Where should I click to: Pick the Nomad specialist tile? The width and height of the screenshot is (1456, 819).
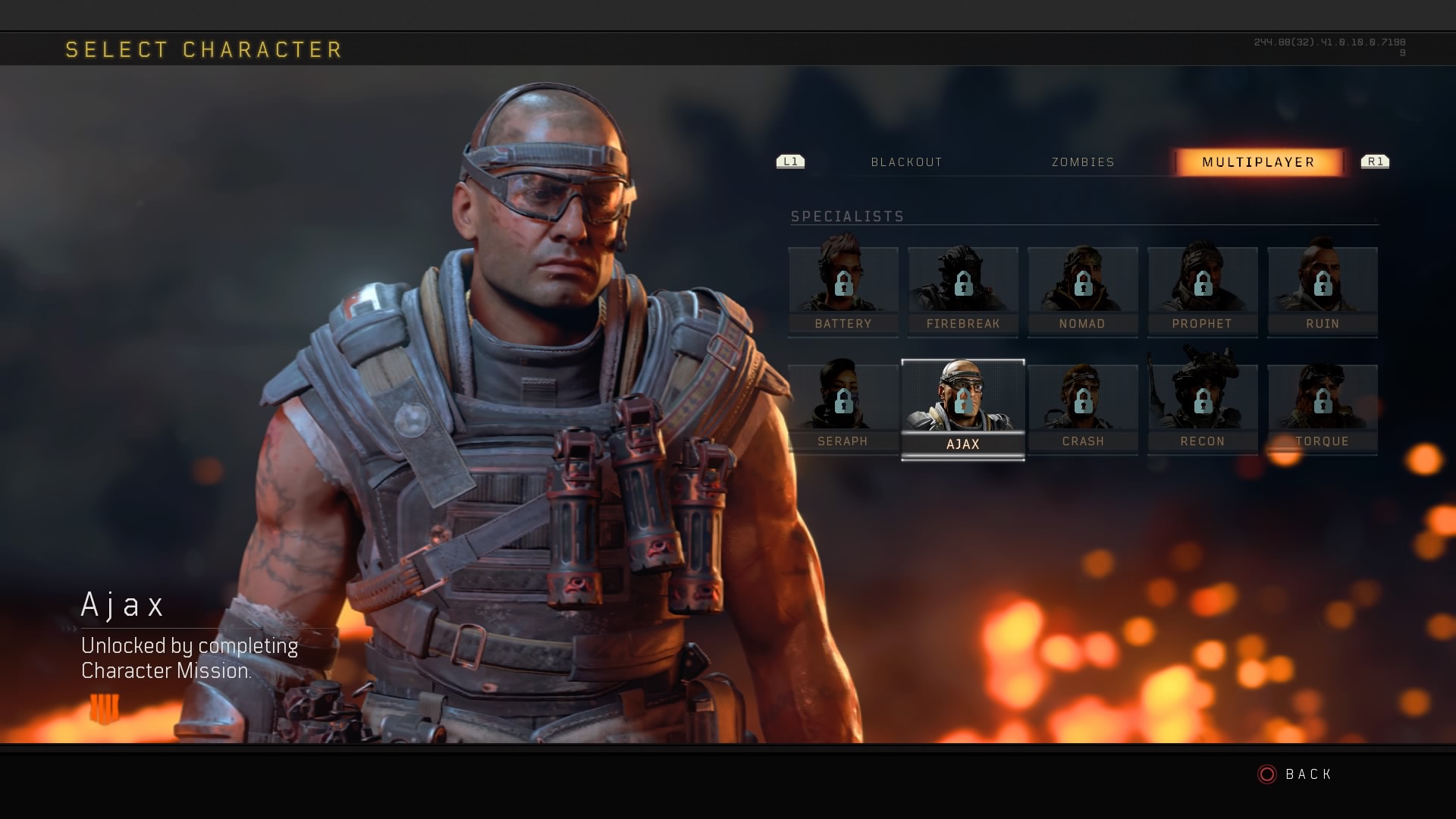click(1082, 291)
